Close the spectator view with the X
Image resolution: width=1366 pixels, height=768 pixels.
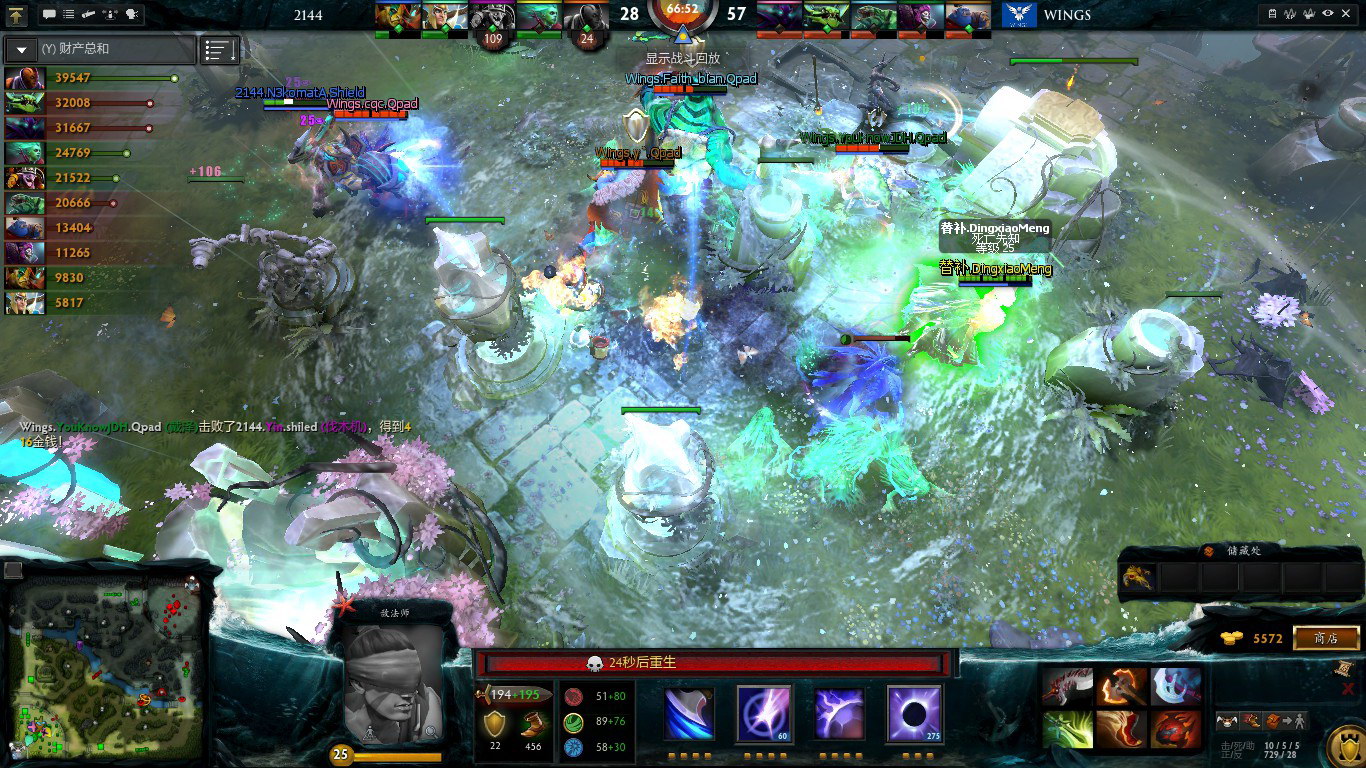[1347, 14]
